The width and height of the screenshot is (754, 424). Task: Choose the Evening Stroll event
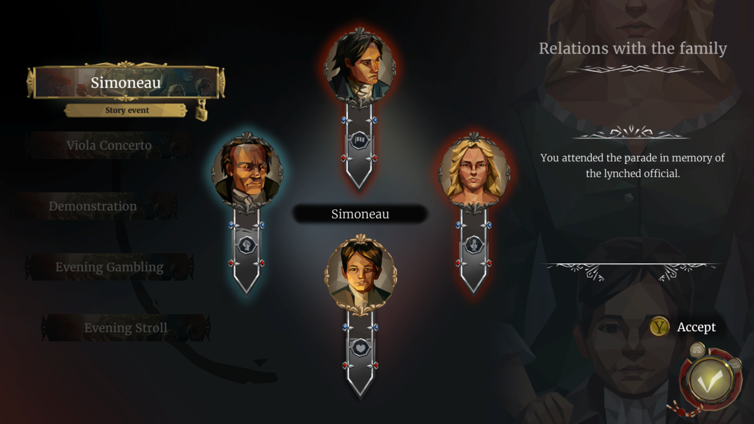coord(125,328)
